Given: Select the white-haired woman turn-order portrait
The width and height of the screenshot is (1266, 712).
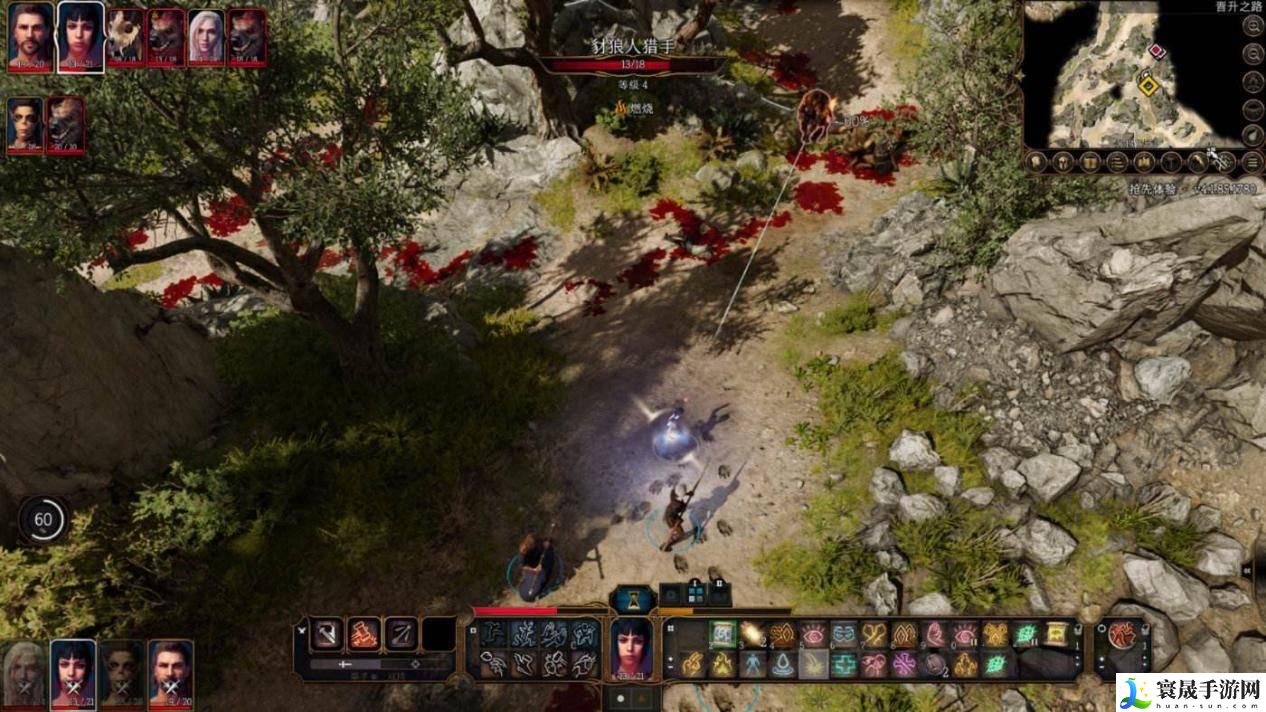Looking at the screenshot, I should 206,36.
